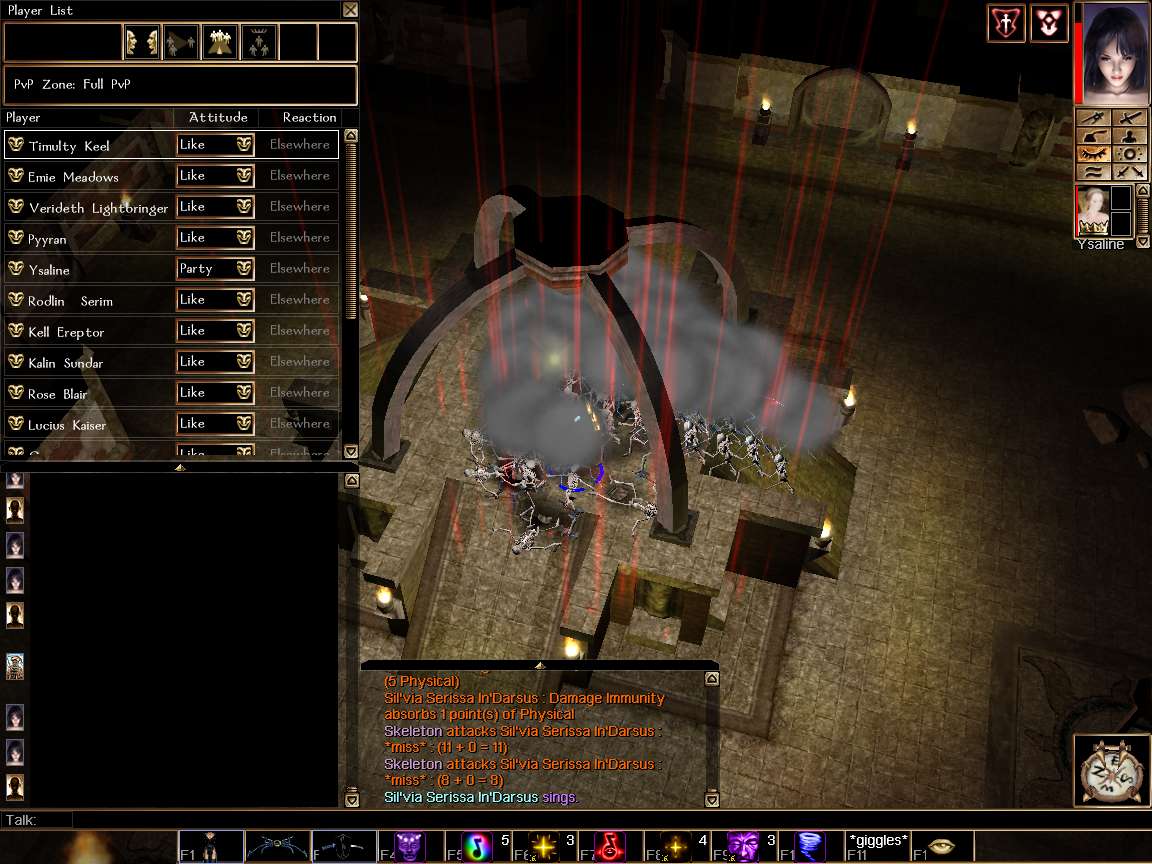Viewport: 1152px width, 864px height.
Task: Activate the red music note quickslot
Action: 611,847
